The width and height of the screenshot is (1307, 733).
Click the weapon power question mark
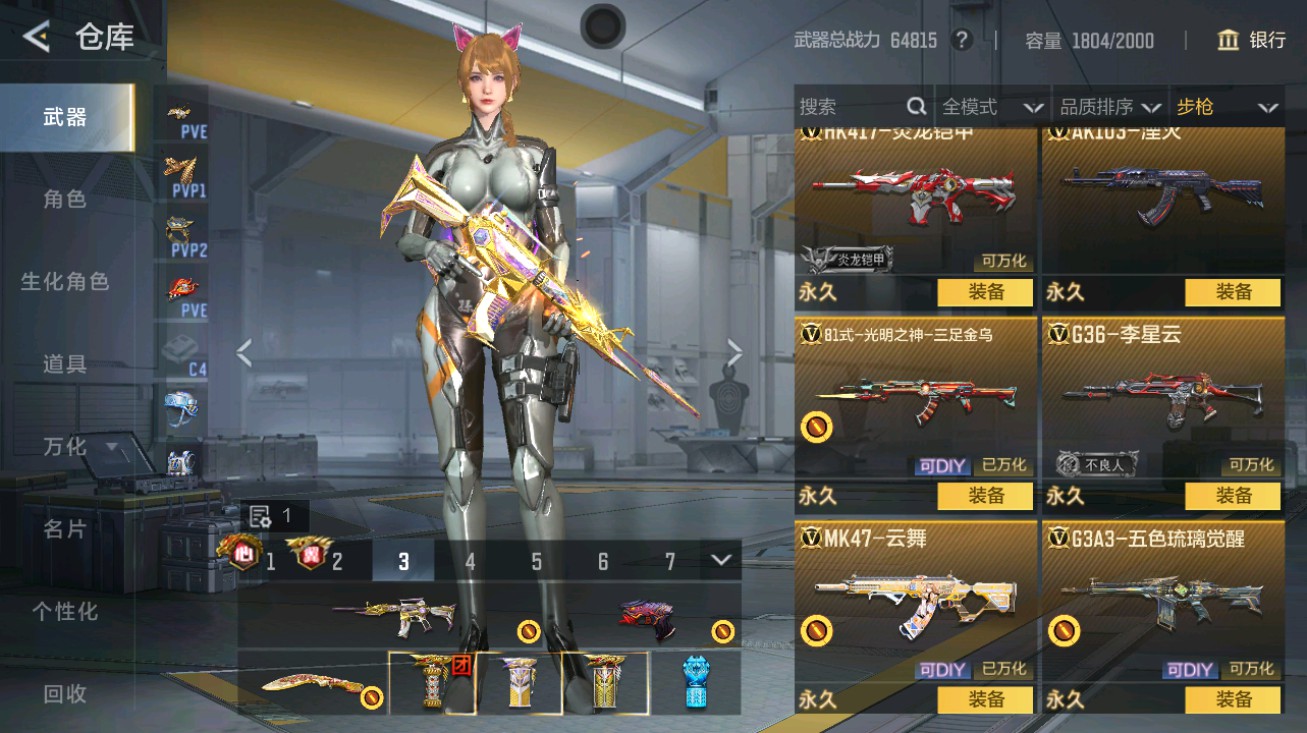point(962,40)
